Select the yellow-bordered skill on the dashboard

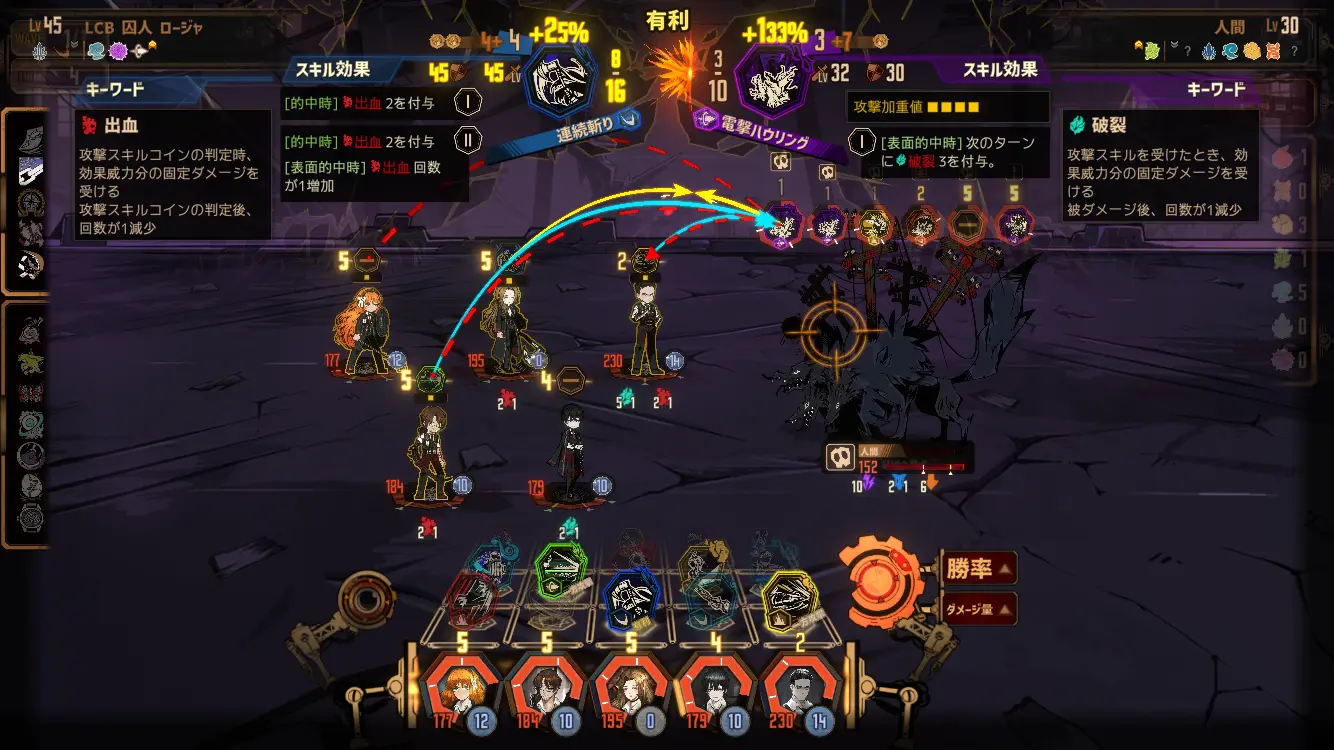pyautogui.click(x=790, y=599)
